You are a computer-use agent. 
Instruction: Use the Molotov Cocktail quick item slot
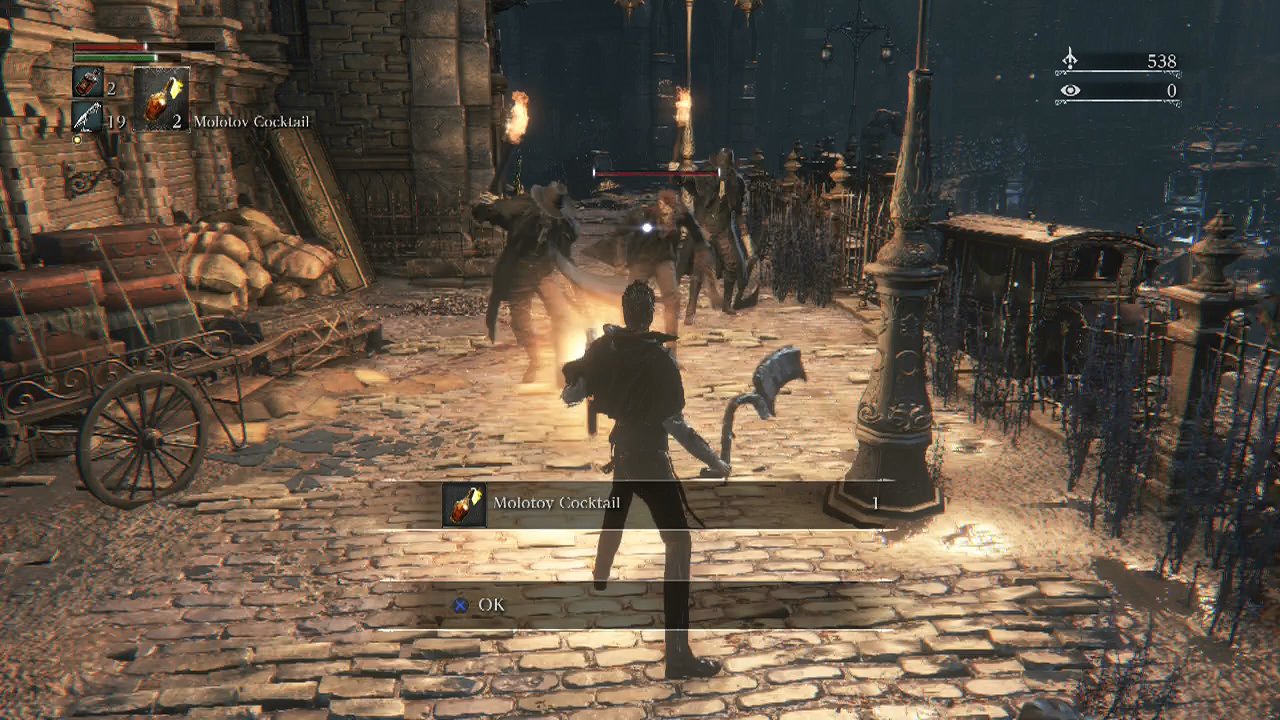tap(161, 100)
